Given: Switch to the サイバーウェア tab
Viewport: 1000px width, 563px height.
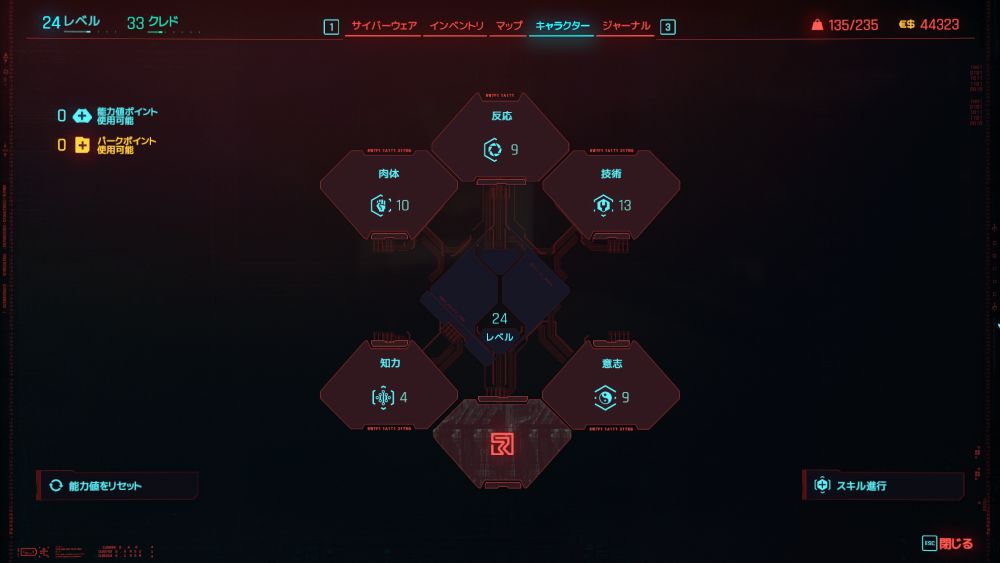Looking at the screenshot, I should coord(382,26).
